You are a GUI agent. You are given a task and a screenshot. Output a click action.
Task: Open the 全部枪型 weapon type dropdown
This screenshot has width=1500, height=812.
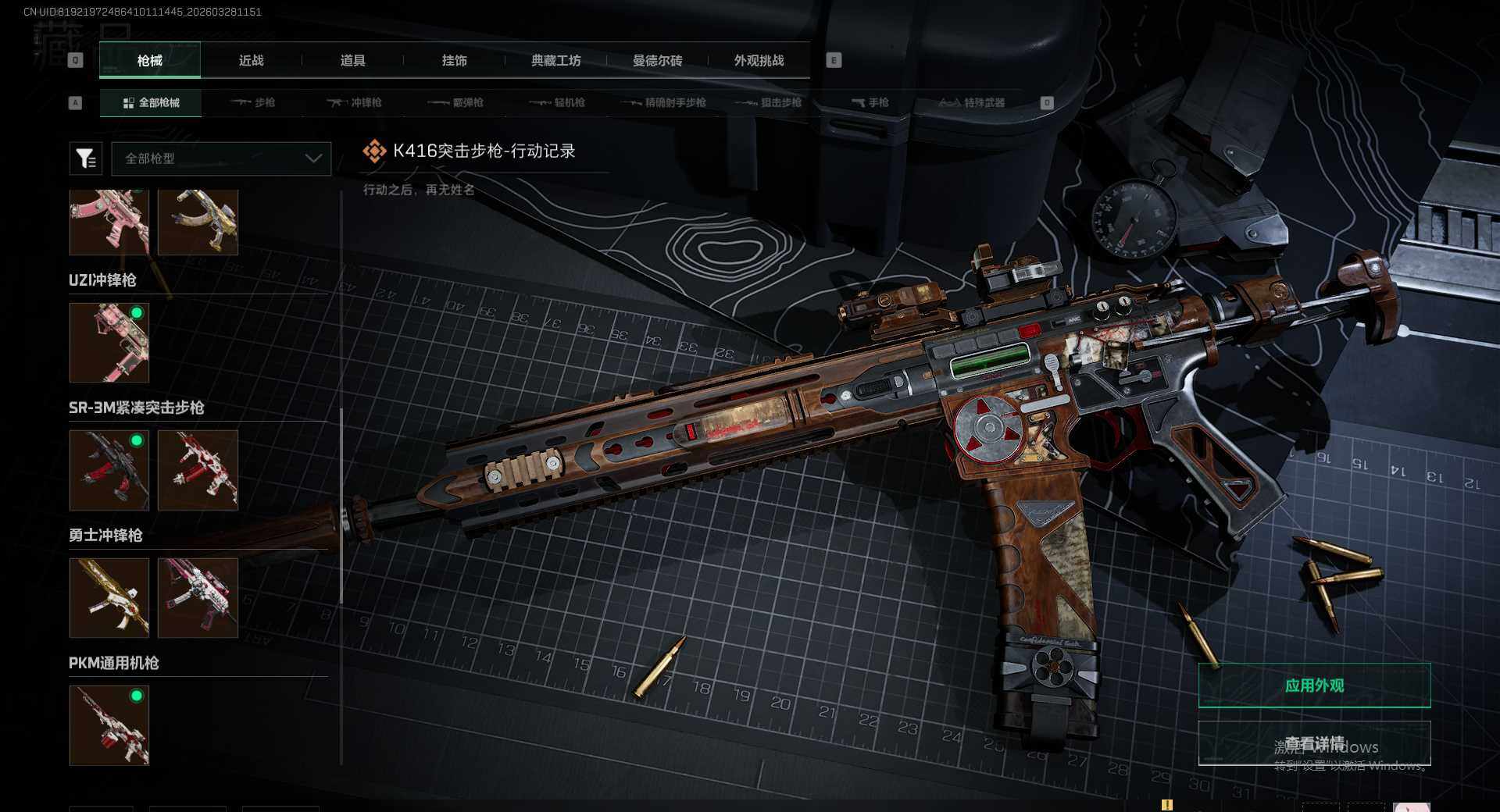[x=221, y=158]
